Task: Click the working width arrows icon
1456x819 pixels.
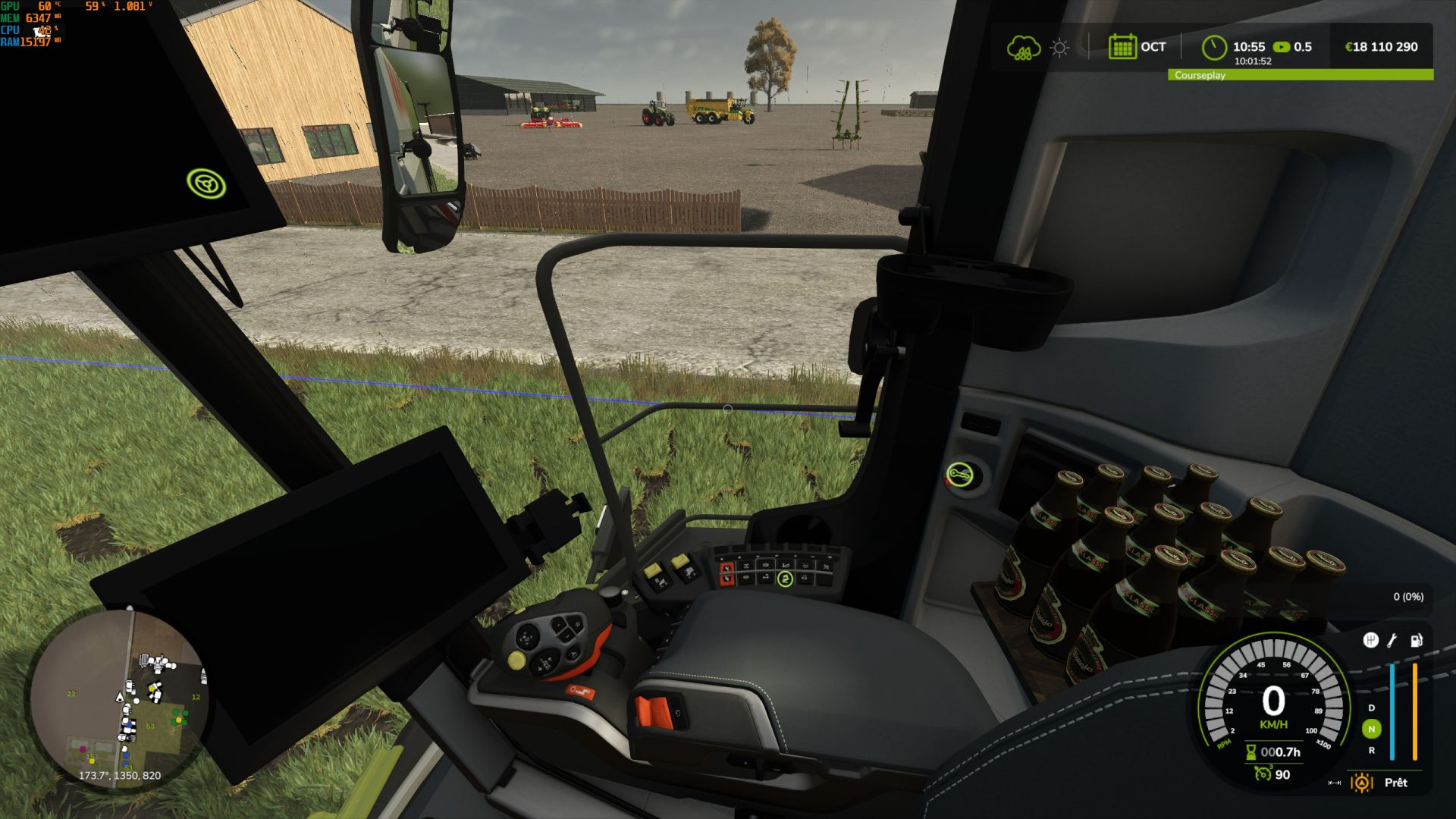Action: click(1335, 783)
